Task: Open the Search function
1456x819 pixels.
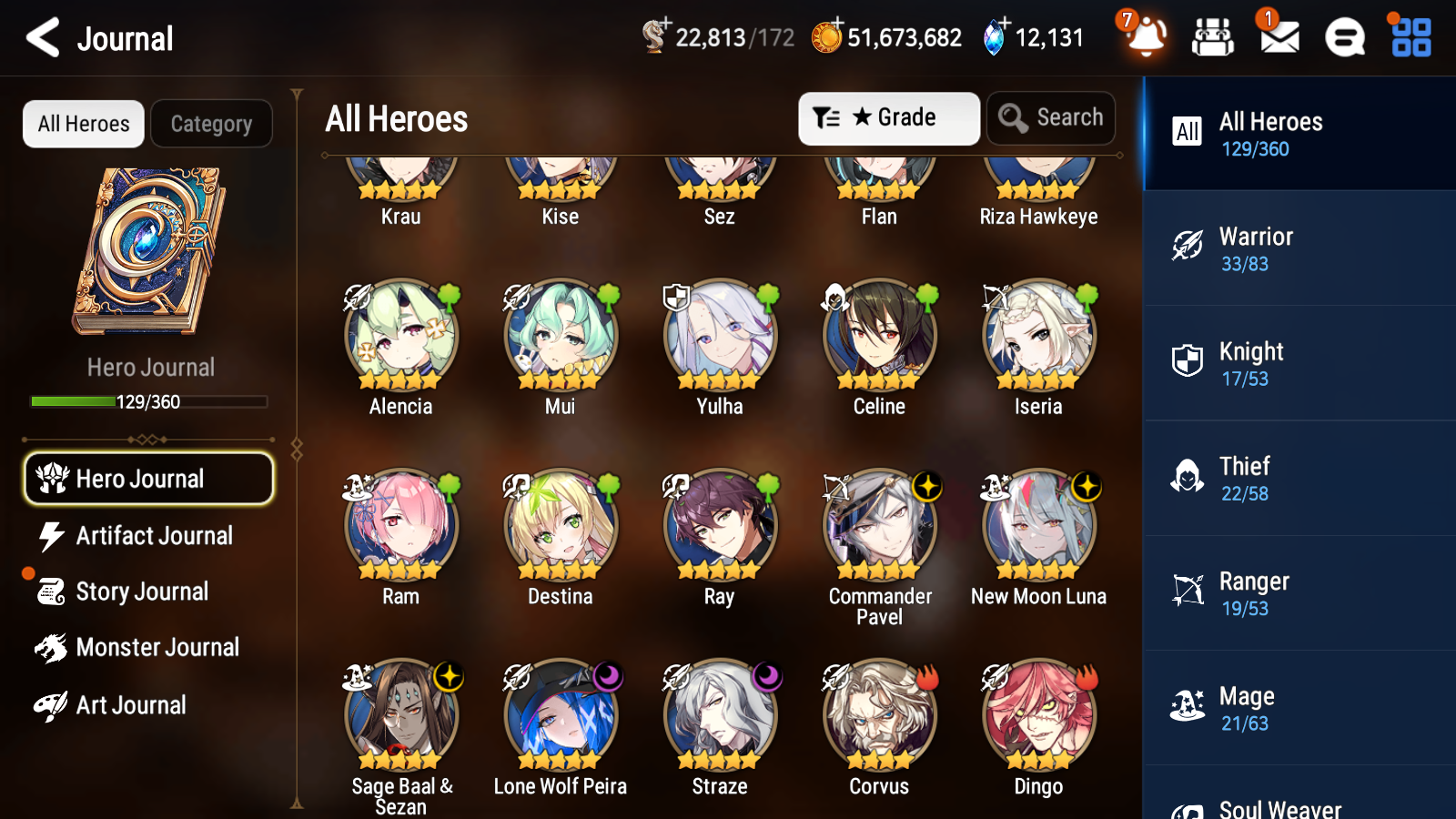Action: click(1051, 117)
